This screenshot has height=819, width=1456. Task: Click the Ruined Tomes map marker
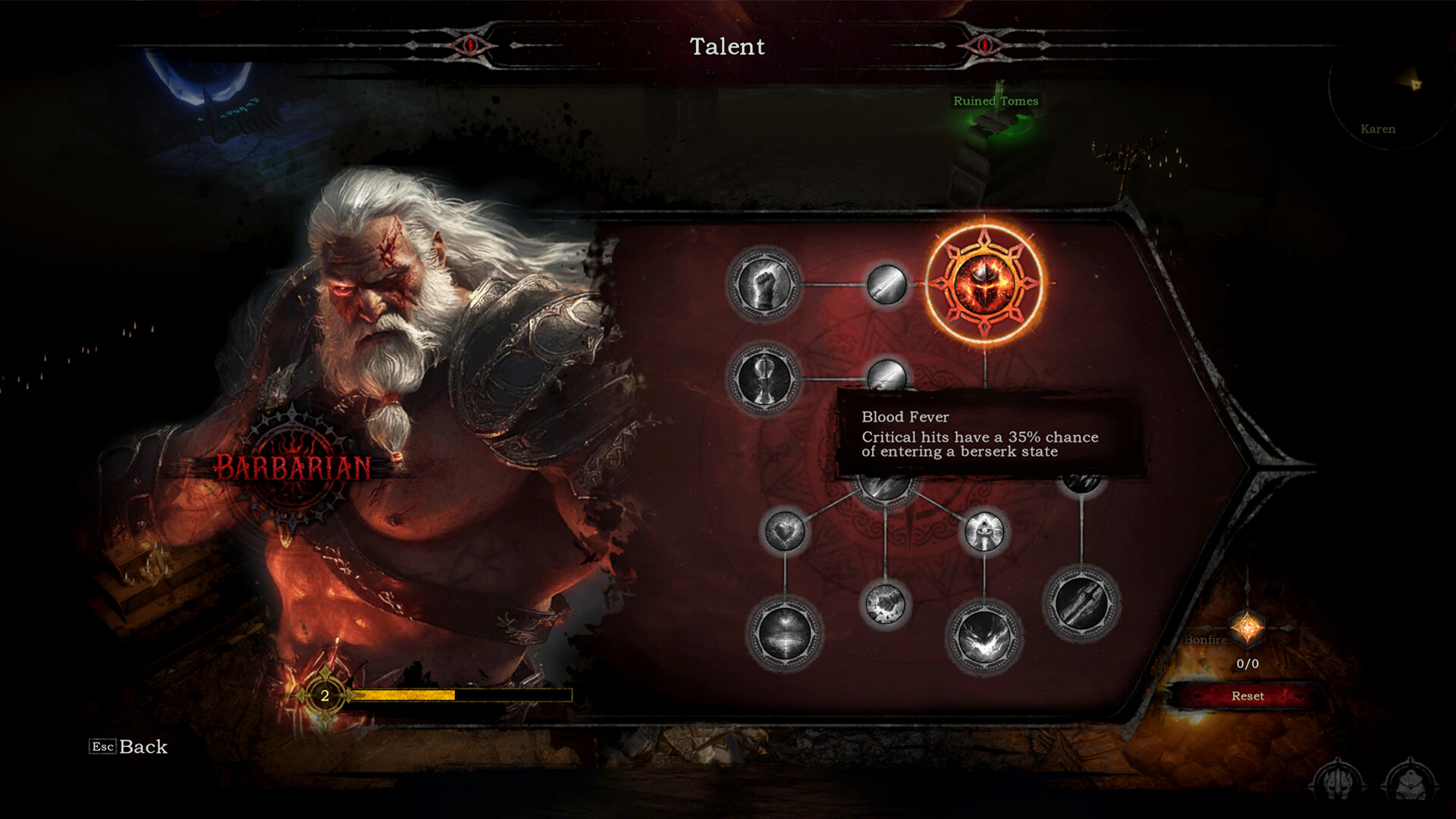(x=996, y=100)
